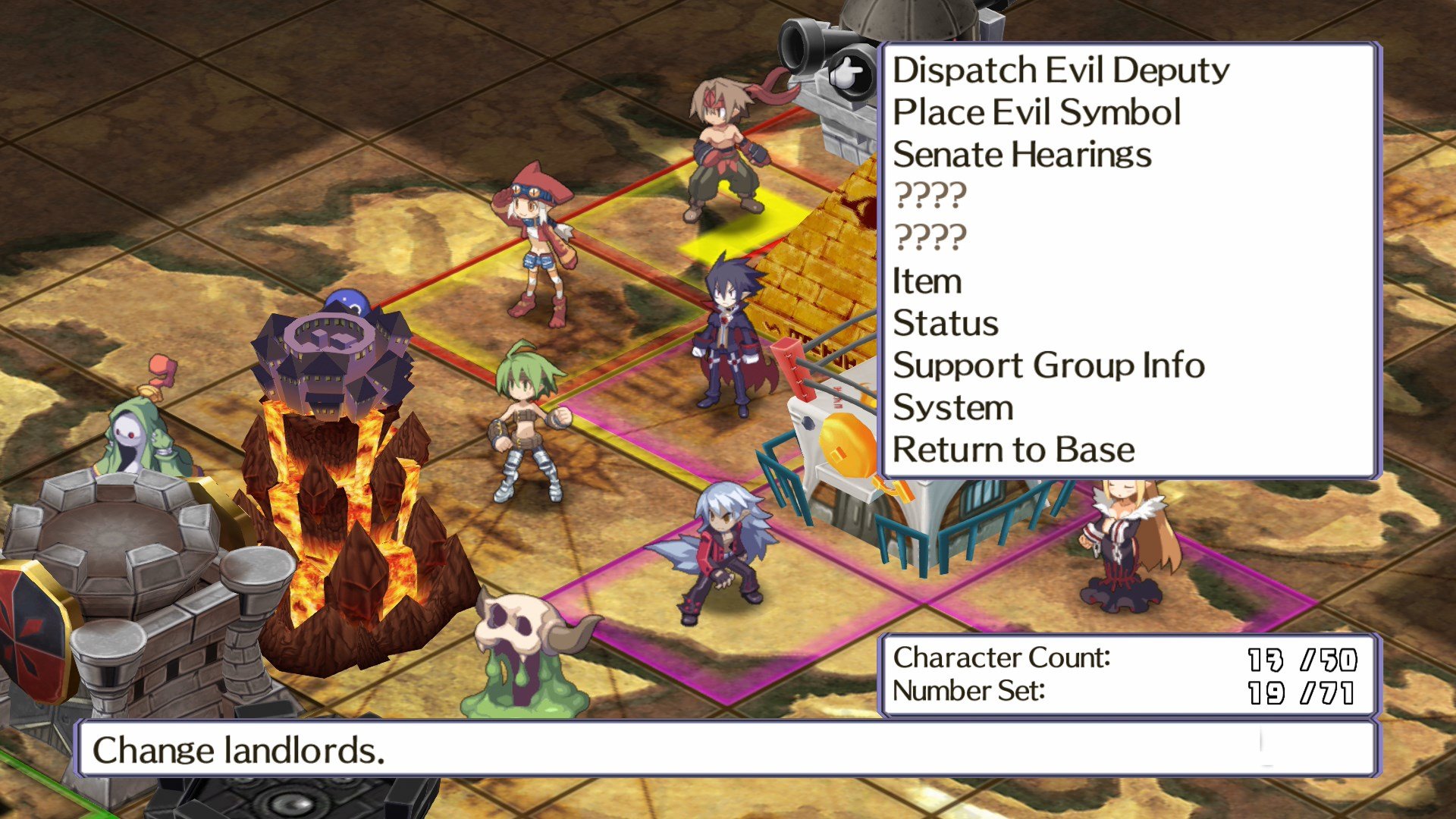Image resolution: width=1456 pixels, height=819 pixels.
Task: Select System from the menu
Action: click(x=953, y=407)
